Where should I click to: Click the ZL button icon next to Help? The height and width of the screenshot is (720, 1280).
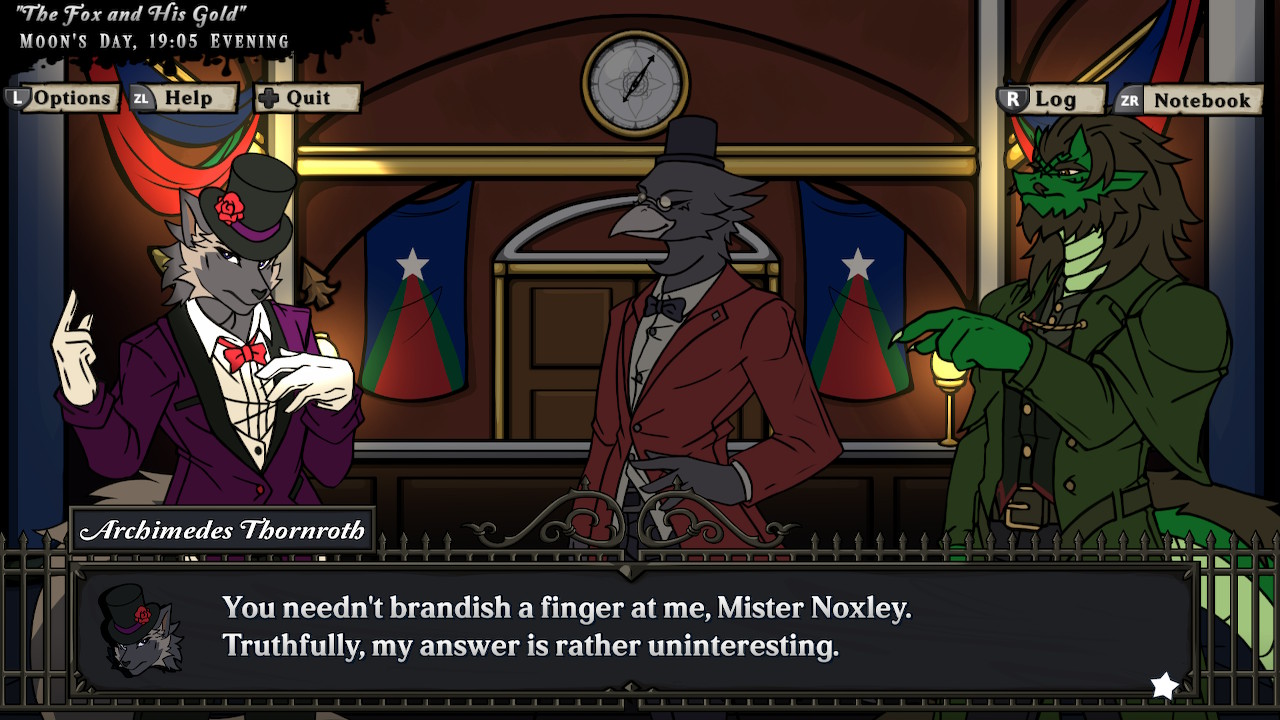[x=143, y=98]
